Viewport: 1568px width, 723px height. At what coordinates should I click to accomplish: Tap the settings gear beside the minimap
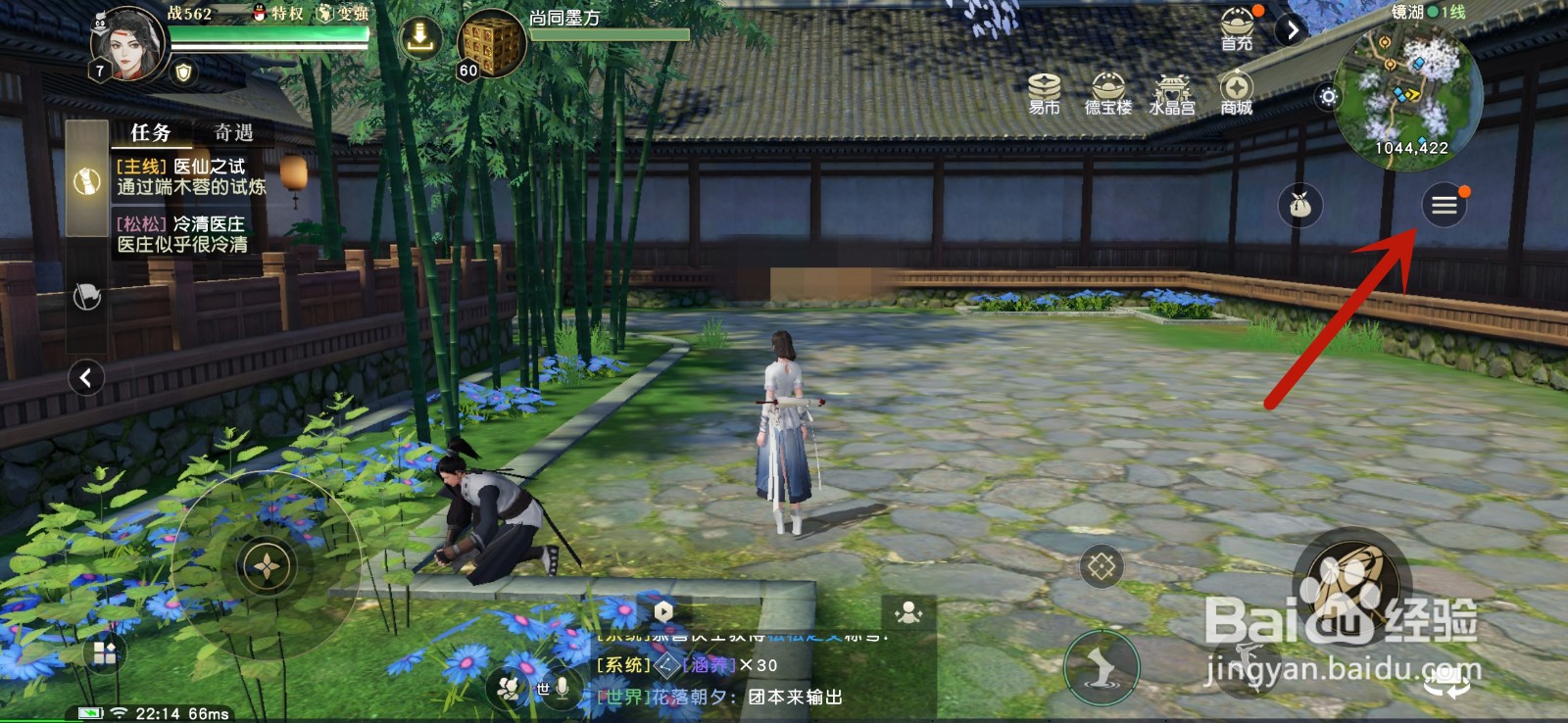coord(1329,95)
